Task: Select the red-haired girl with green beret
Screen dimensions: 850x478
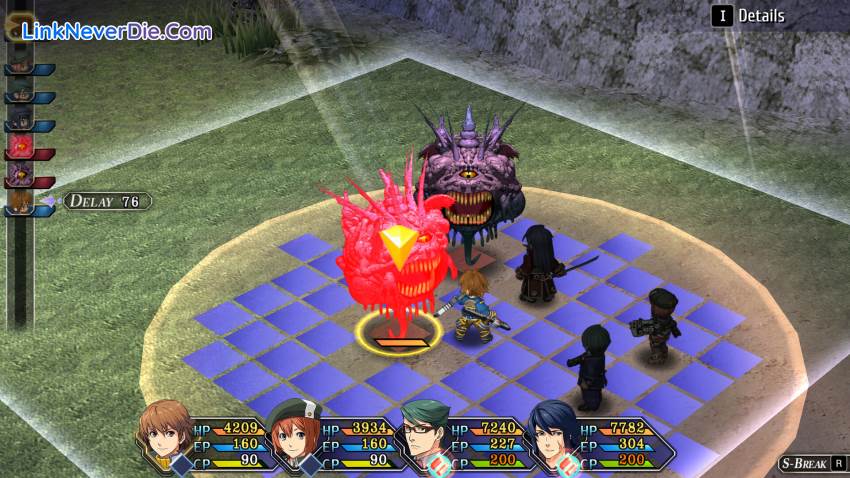Action: [291, 433]
